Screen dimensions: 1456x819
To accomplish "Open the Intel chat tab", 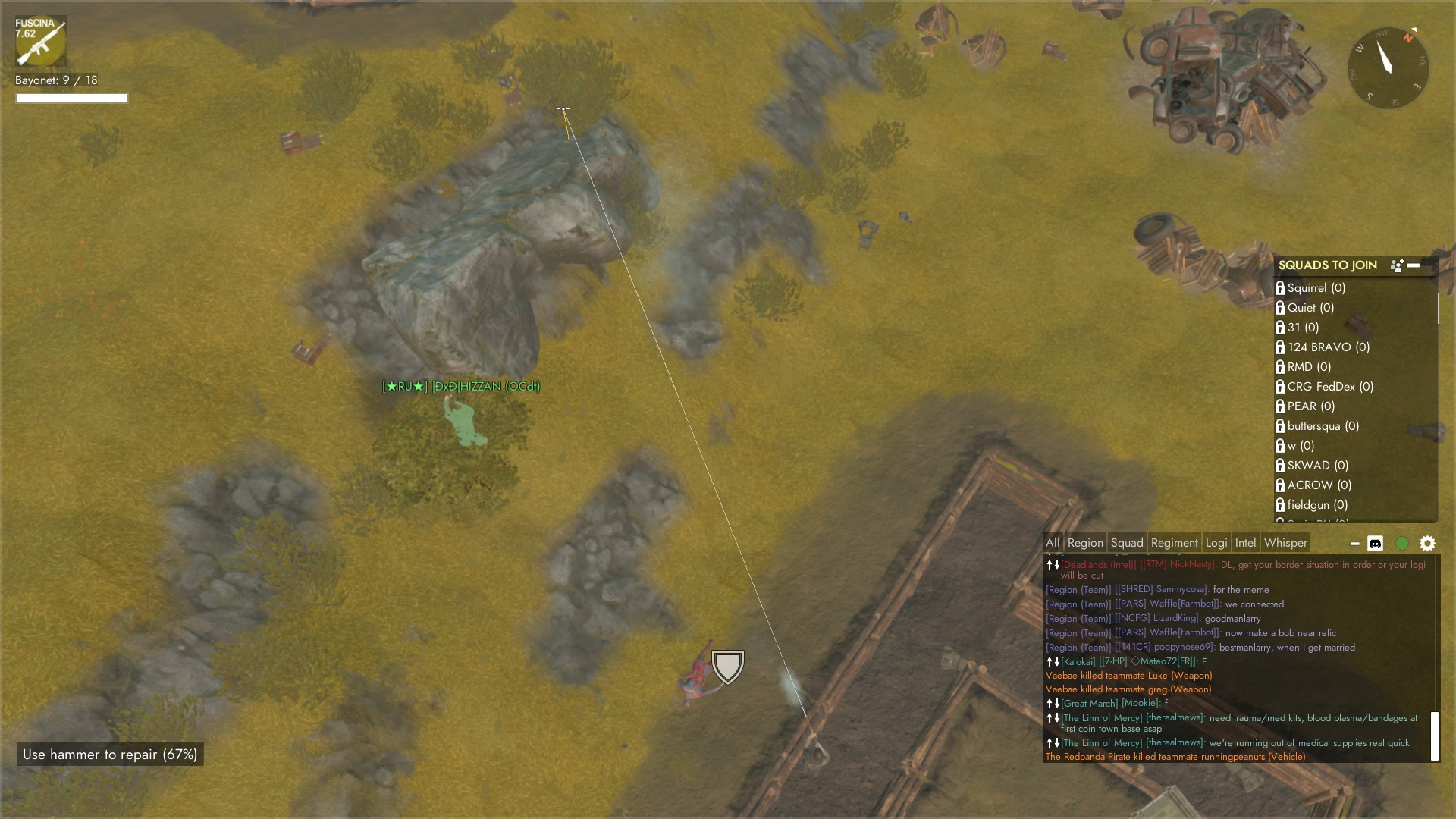I will [x=1245, y=543].
